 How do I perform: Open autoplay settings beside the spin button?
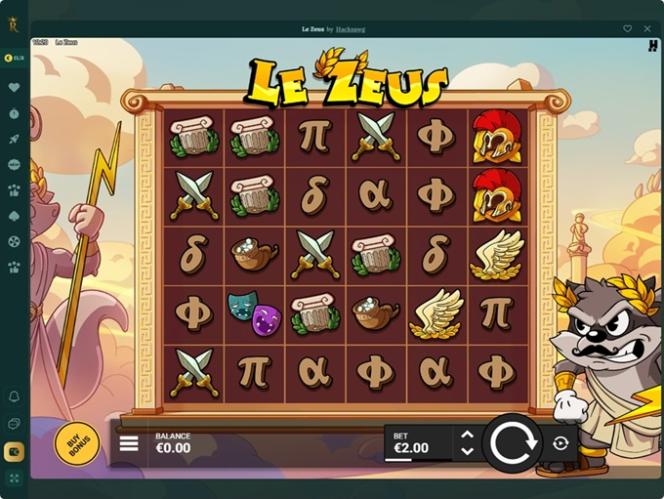[x=560, y=443]
